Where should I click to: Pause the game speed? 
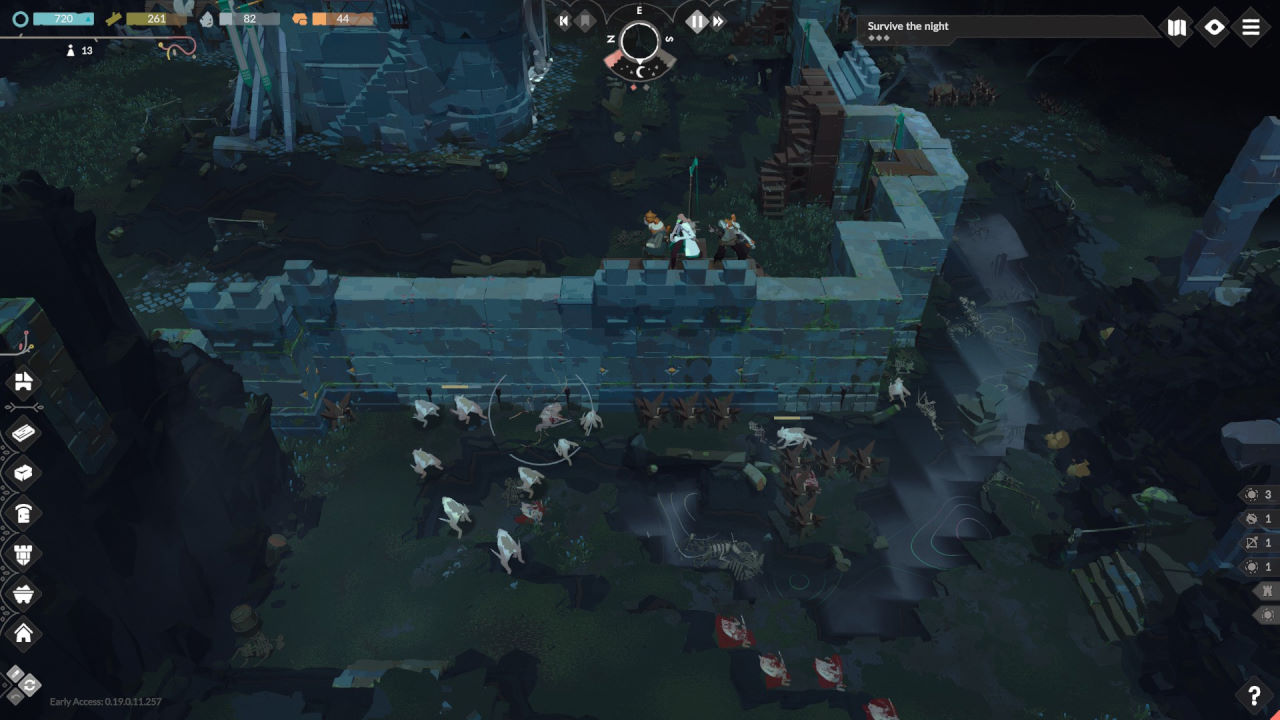(696, 21)
